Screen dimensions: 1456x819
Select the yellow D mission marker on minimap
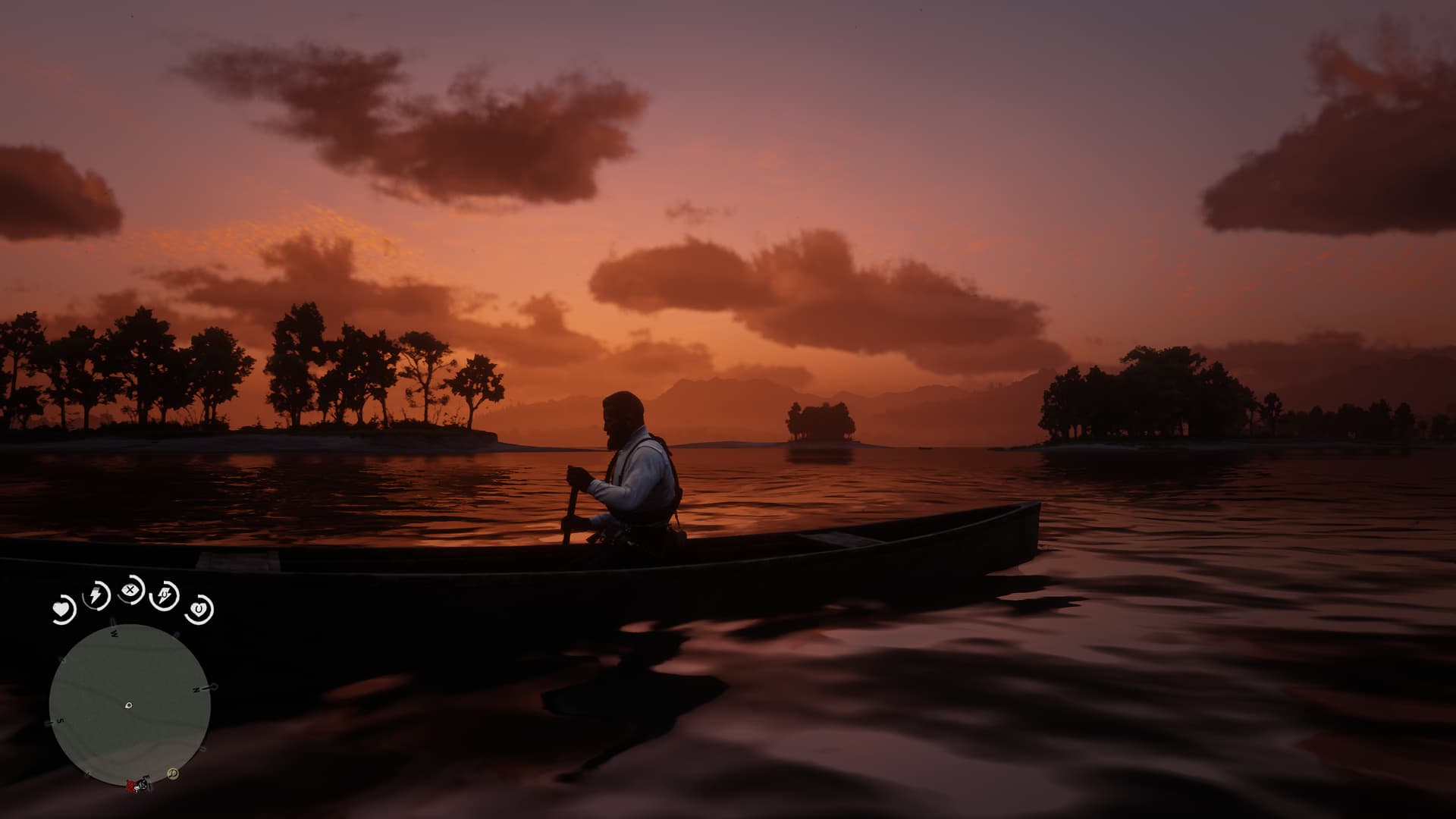coord(173,773)
